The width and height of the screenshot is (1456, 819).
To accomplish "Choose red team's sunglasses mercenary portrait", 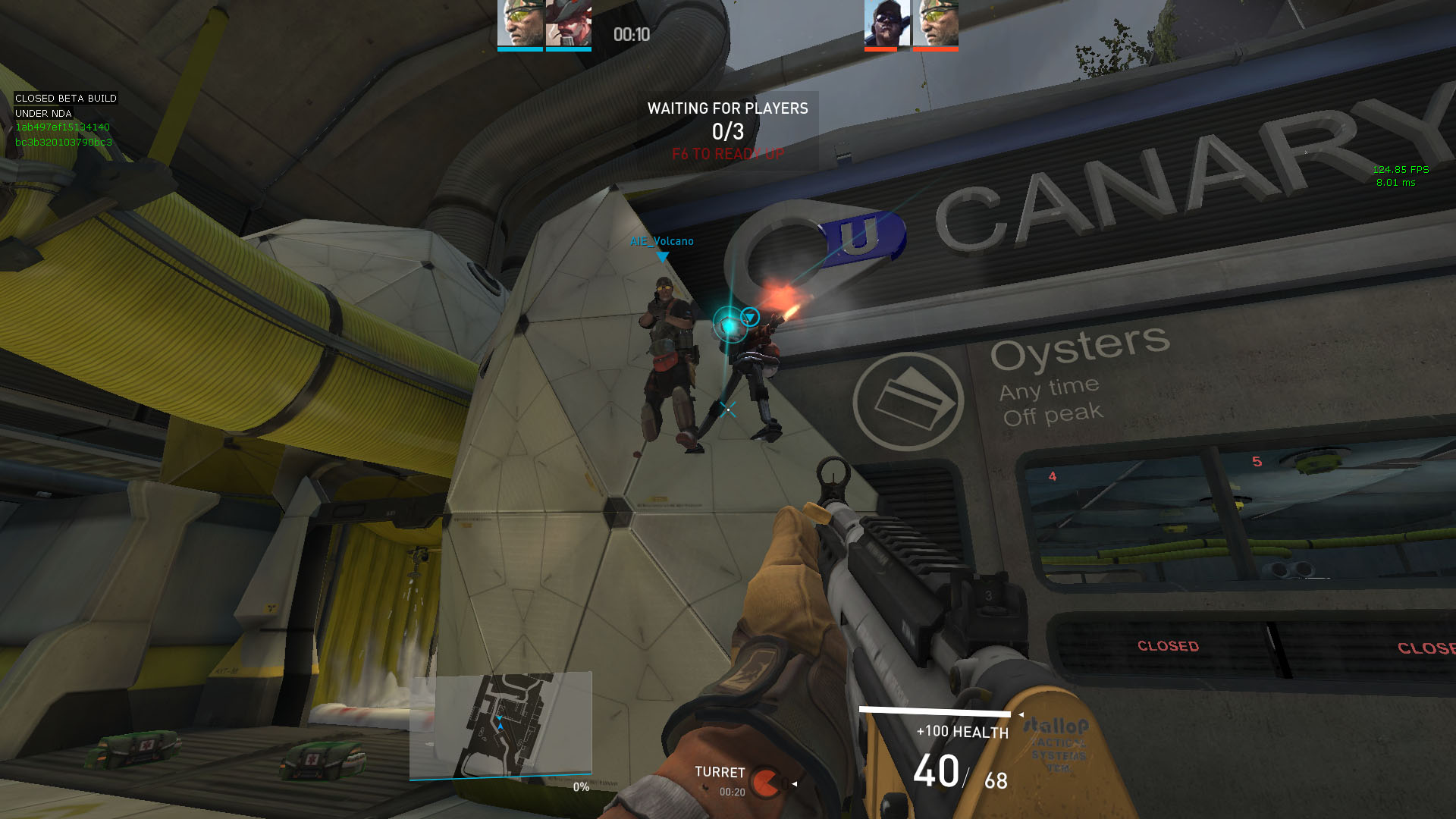I will coord(886,24).
